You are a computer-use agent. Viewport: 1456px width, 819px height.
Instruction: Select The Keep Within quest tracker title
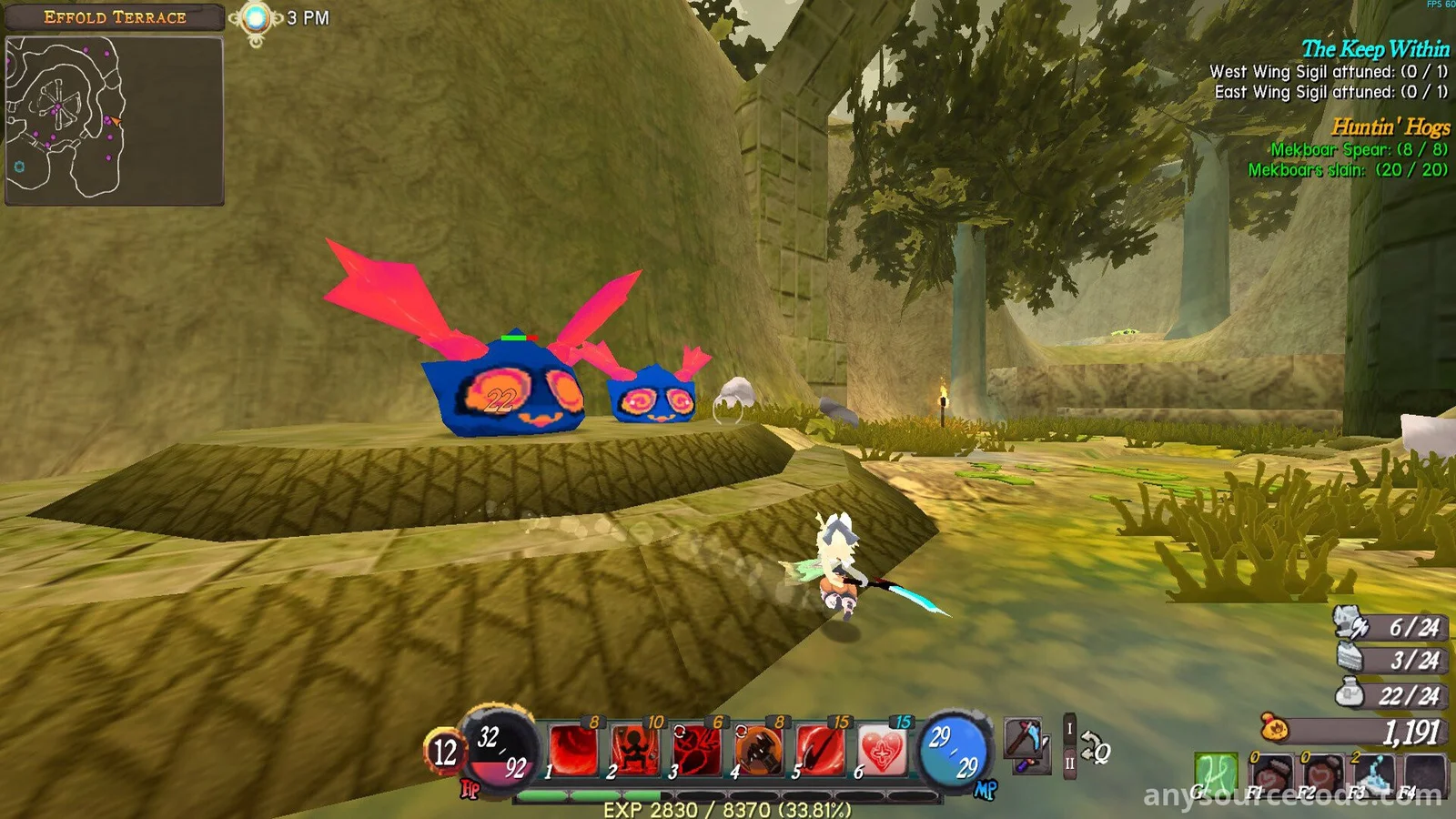pos(1374,49)
